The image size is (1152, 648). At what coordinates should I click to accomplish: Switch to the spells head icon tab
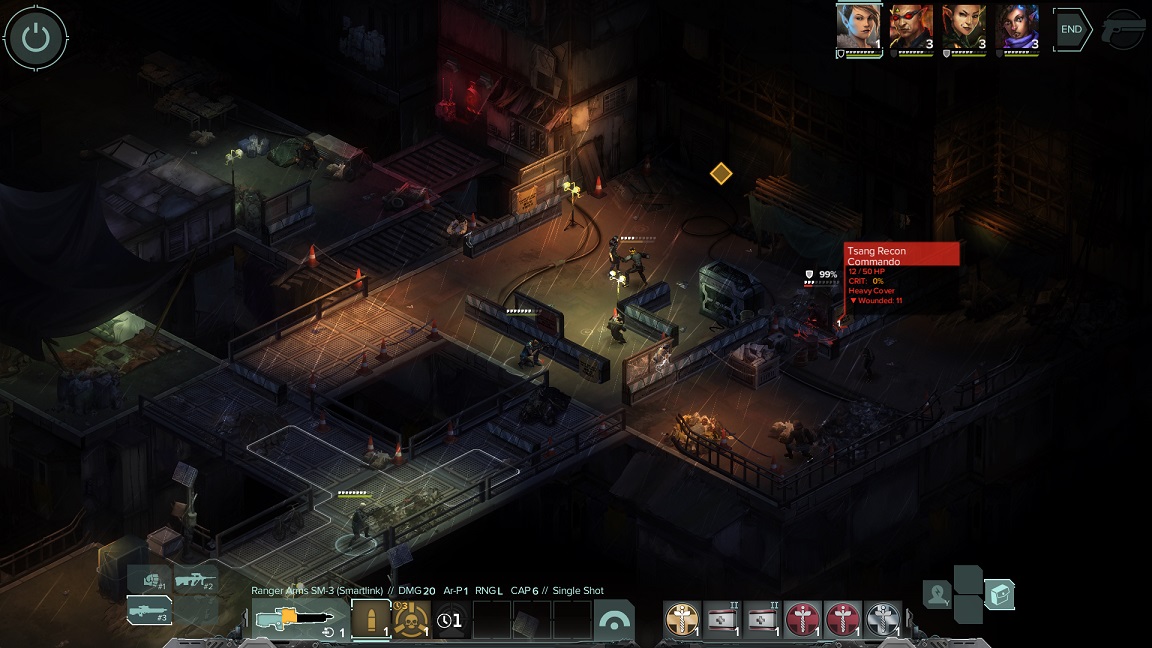(937, 595)
